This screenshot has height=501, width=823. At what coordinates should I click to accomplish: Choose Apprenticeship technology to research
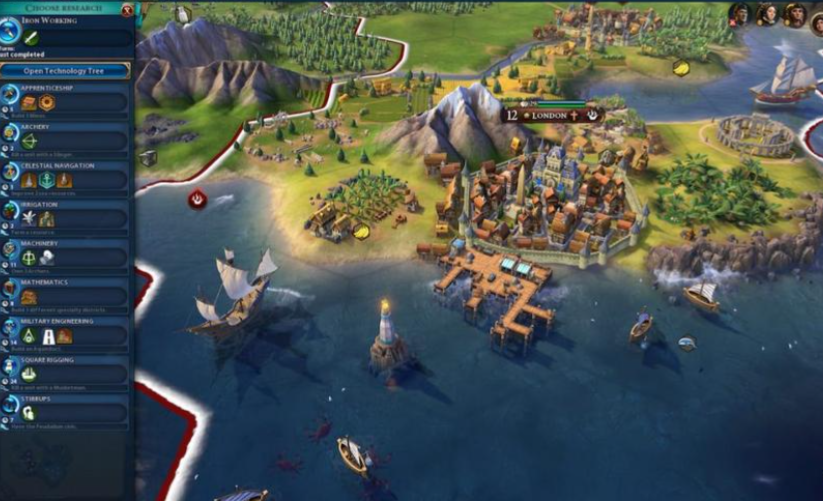tap(66, 99)
